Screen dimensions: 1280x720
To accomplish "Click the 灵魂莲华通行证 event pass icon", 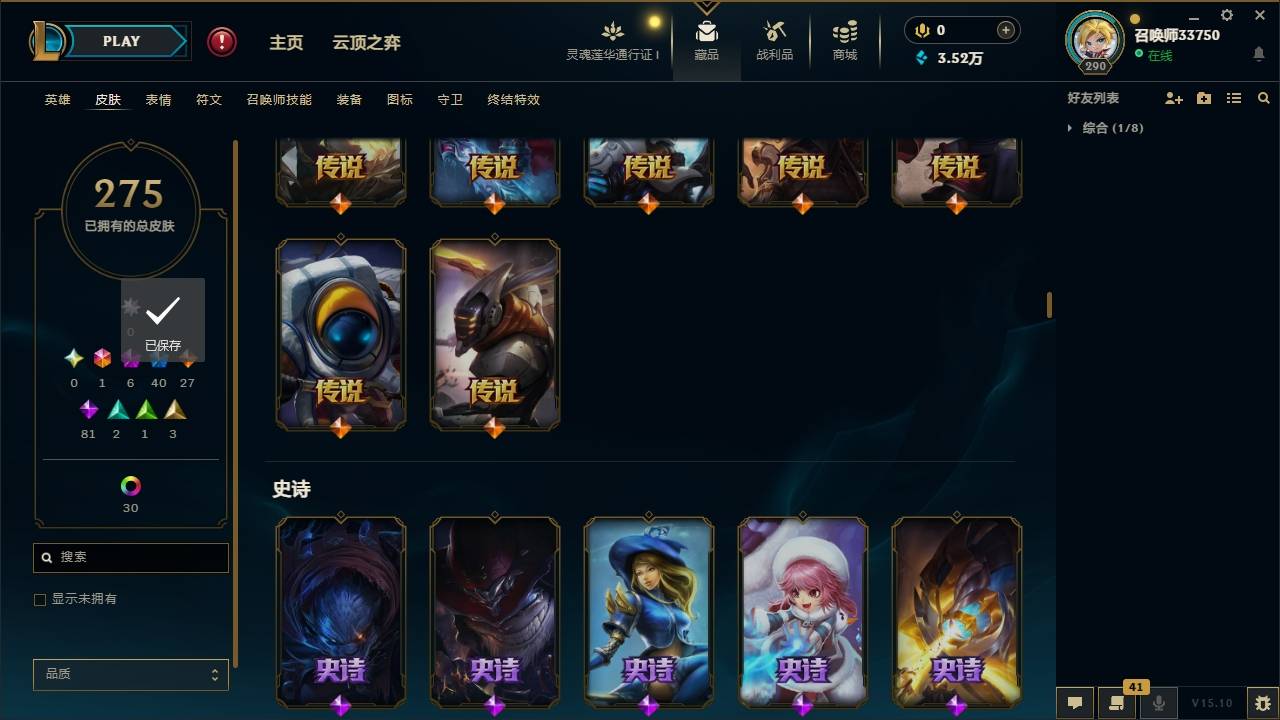I will [613, 36].
